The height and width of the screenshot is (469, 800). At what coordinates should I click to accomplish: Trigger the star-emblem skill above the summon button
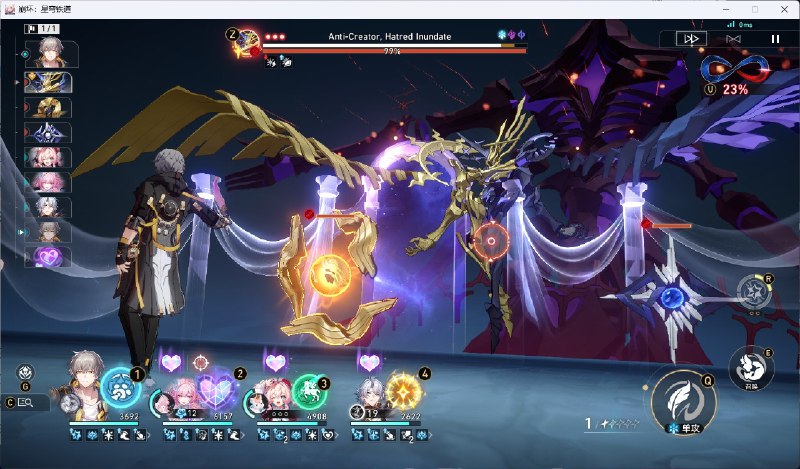pyautogui.click(x=752, y=292)
